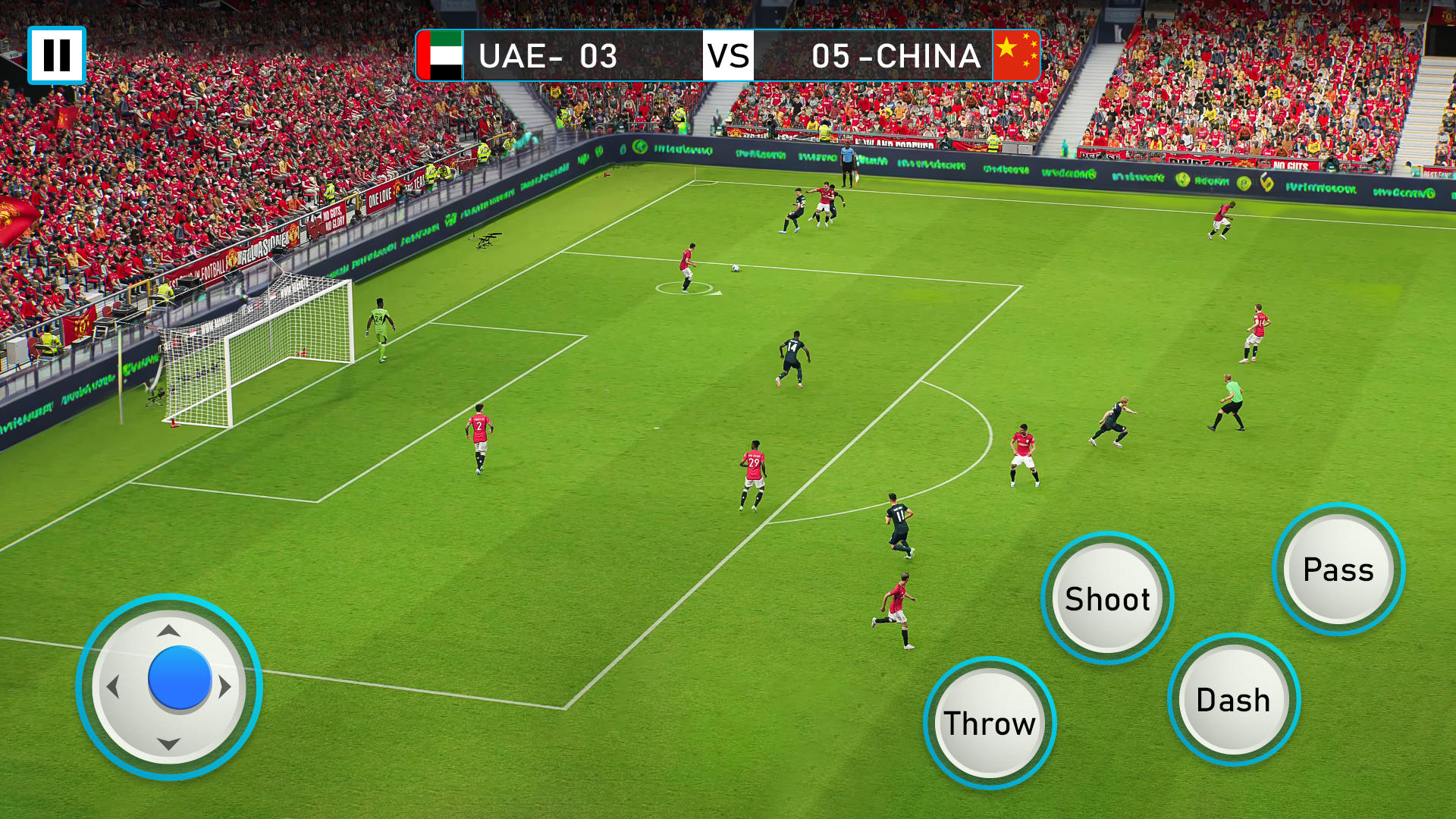Activate the Dash button
This screenshot has height=819, width=1456.
tap(1234, 699)
